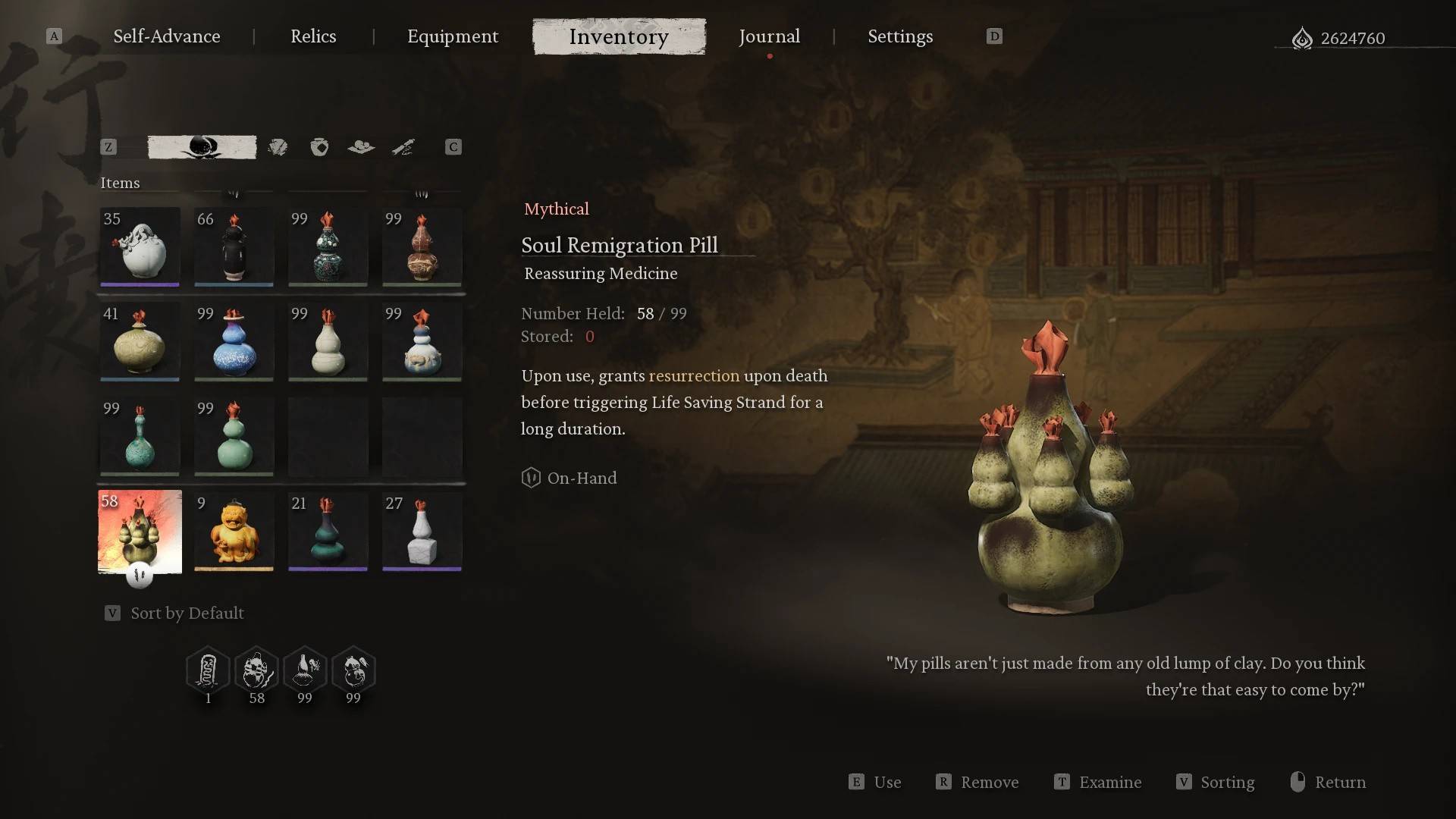Select the black gourd with 66 count
Image resolution: width=1456 pixels, height=819 pixels.
click(x=234, y=246)
